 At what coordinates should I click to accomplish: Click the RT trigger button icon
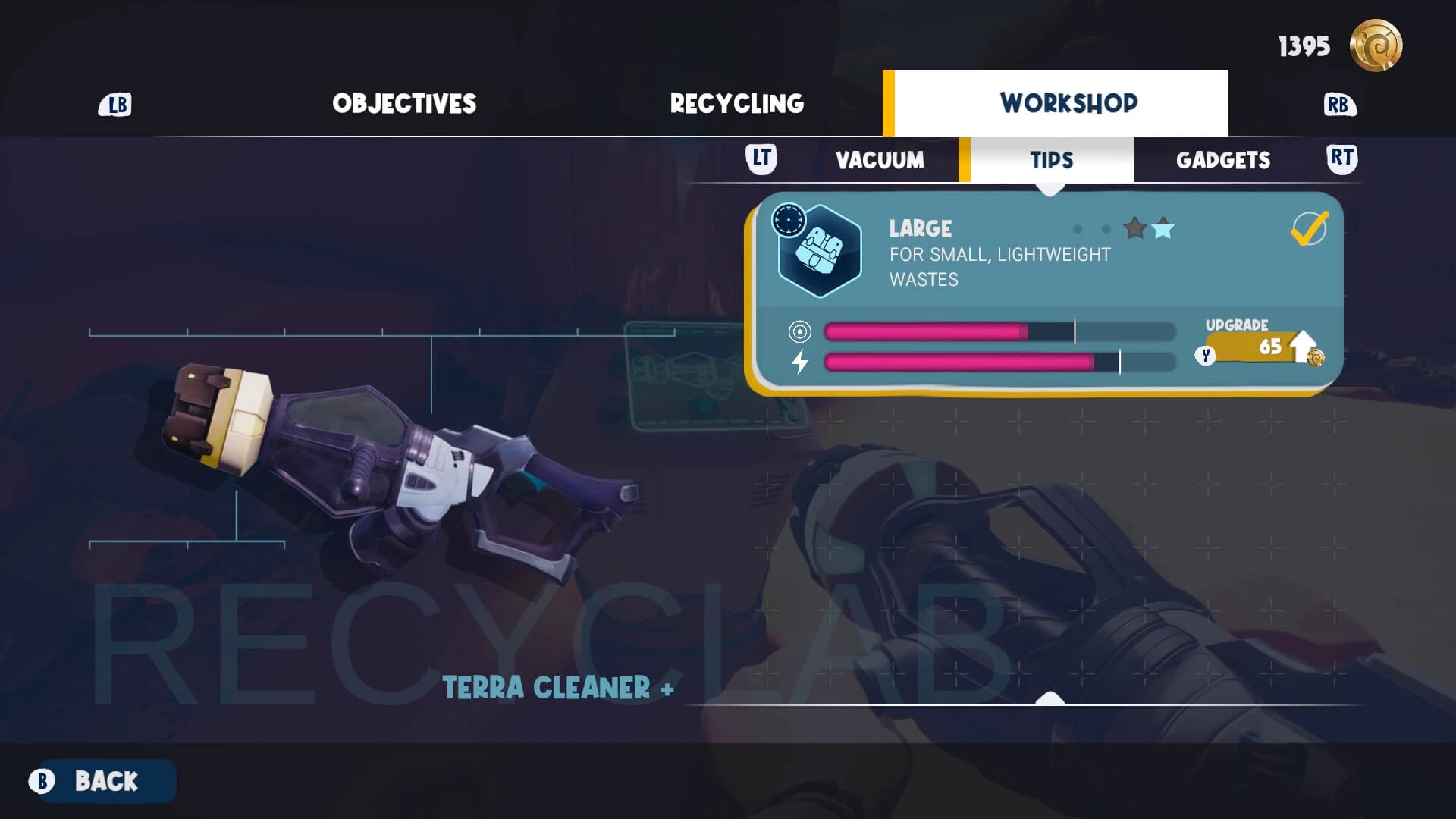coord(1341,159)
